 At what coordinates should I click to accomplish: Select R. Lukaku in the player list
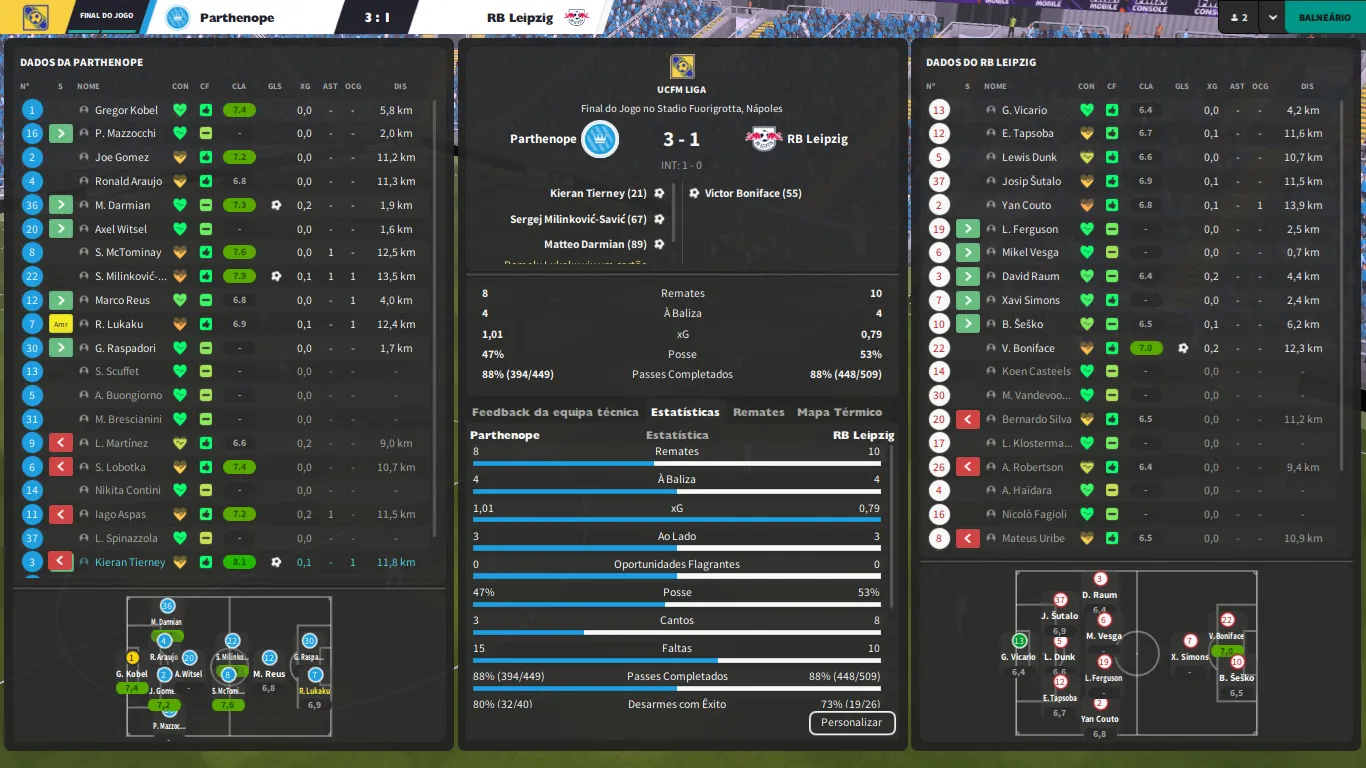tap(119, 324)
